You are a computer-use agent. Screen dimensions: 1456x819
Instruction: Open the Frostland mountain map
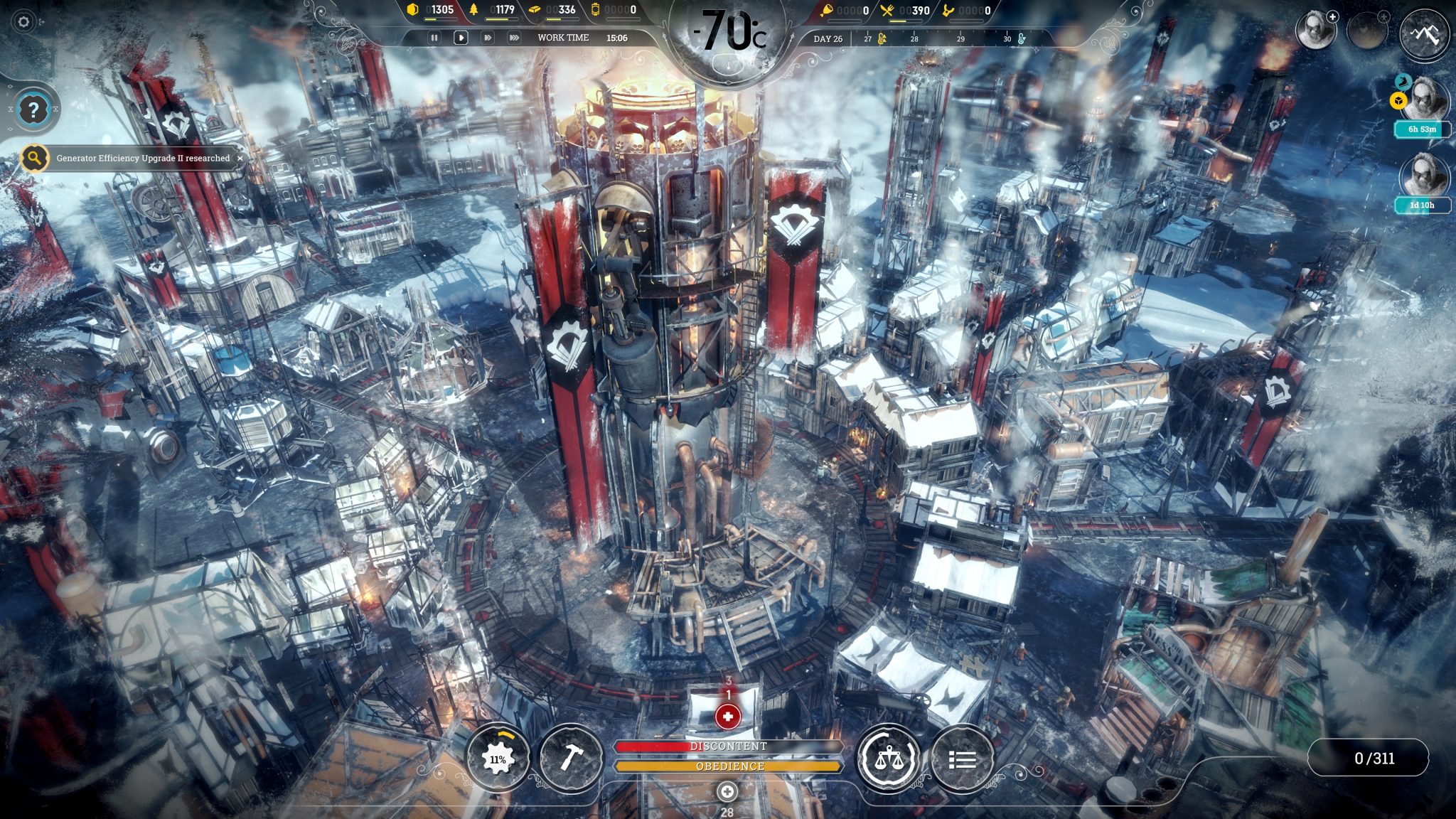coord(1423,33)
